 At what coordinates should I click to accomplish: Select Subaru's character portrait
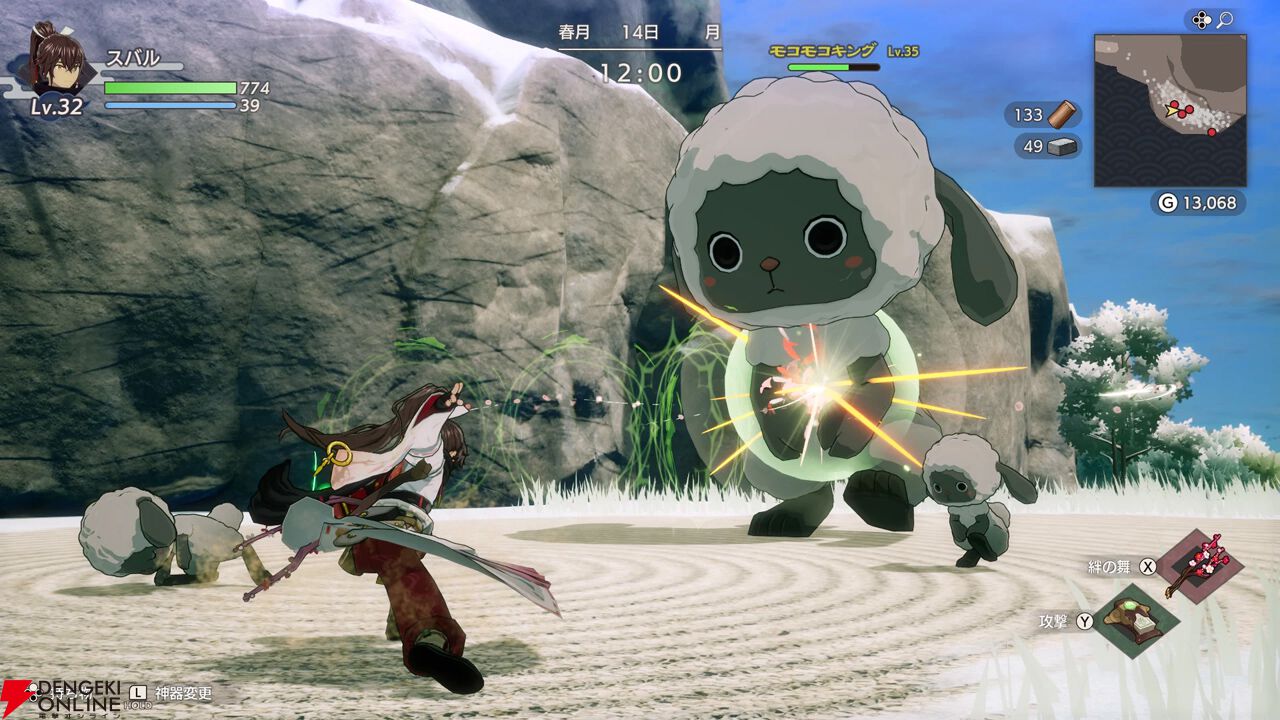[58, 60]
